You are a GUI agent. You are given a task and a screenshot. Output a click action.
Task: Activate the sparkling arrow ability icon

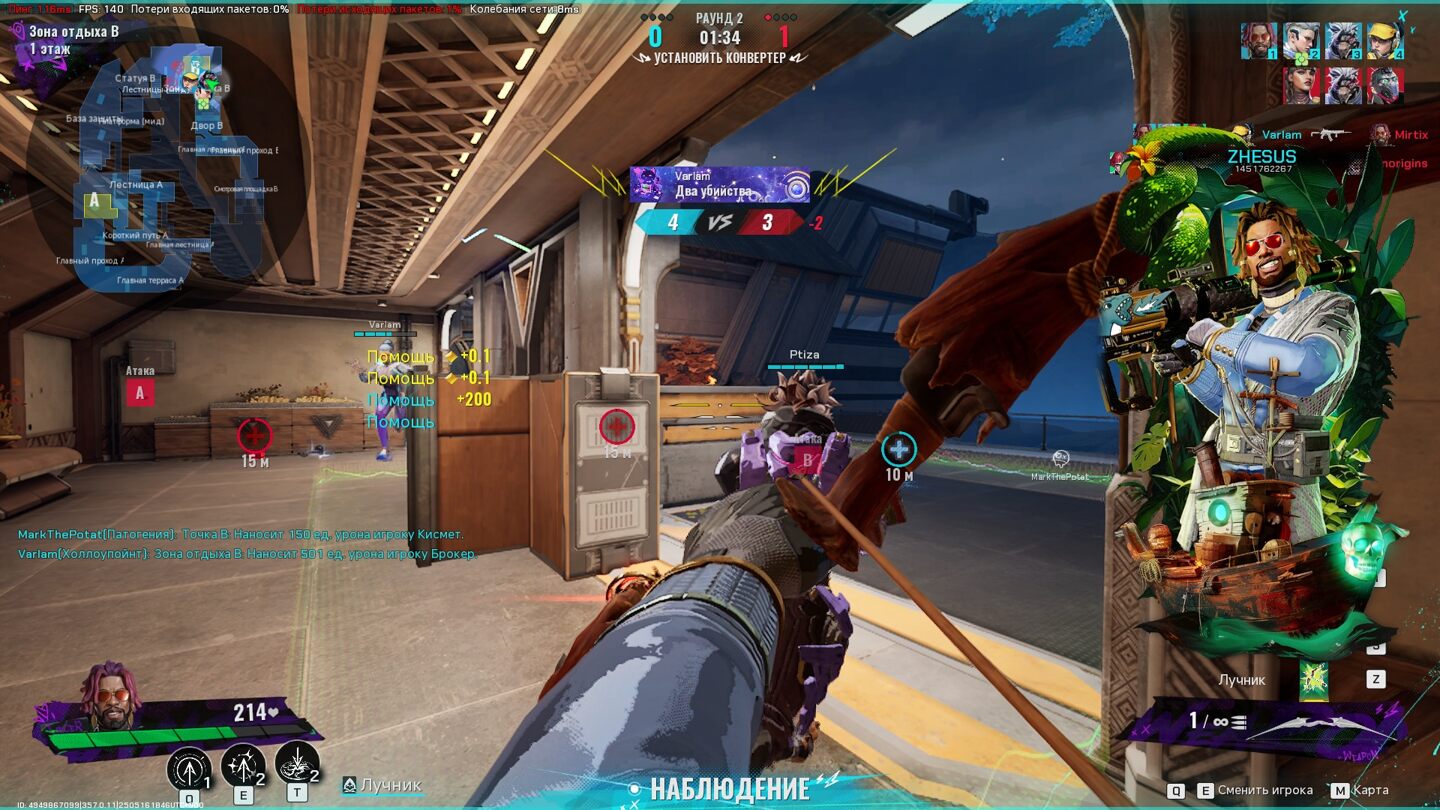tap(243, 765)
